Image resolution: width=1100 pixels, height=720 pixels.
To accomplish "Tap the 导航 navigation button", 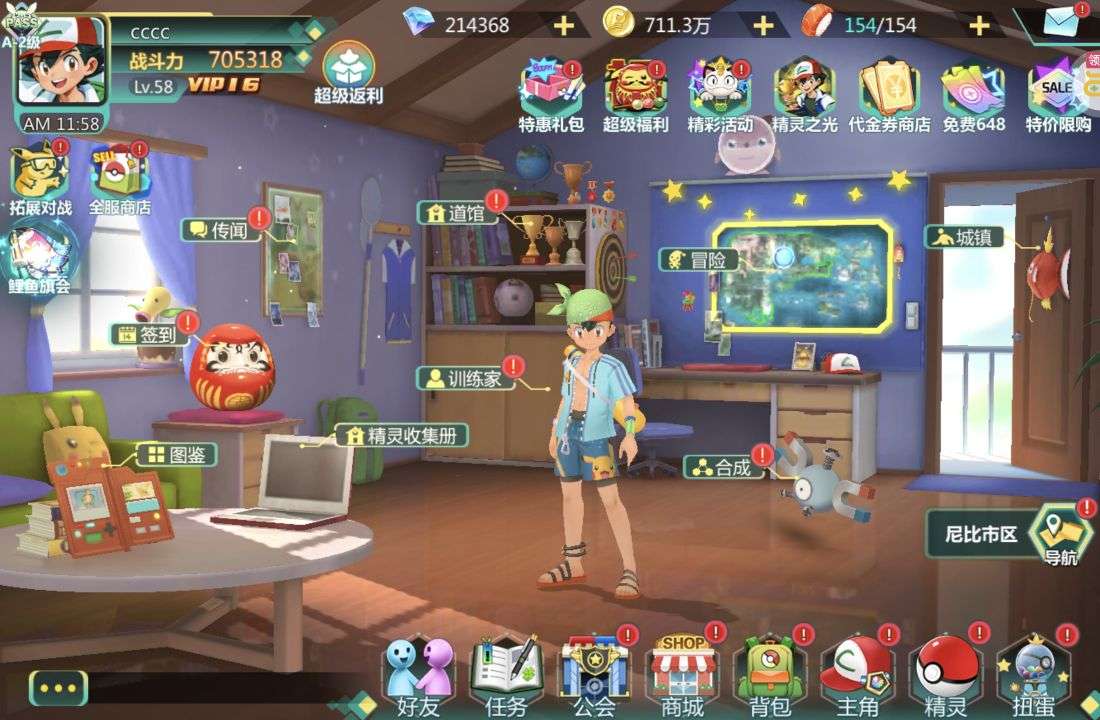I will point(1061,535).
